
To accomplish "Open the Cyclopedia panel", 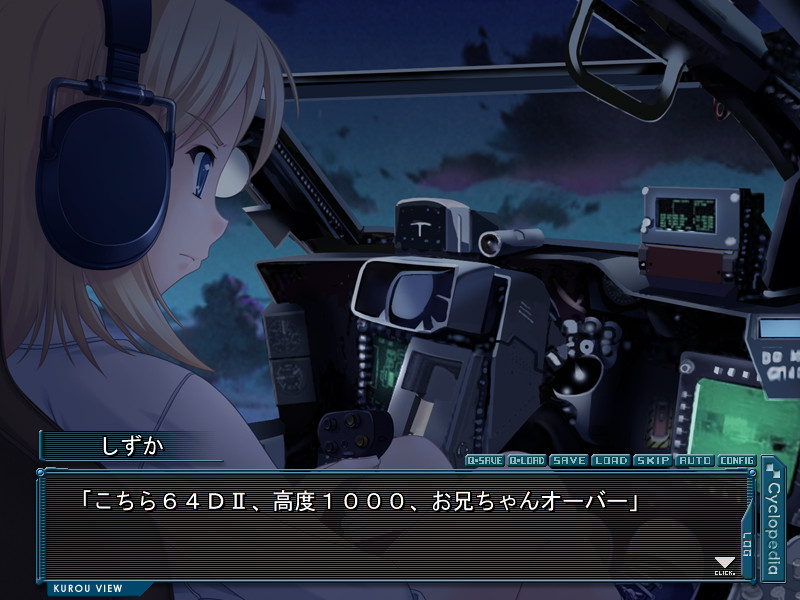I will tap(772, 518).
